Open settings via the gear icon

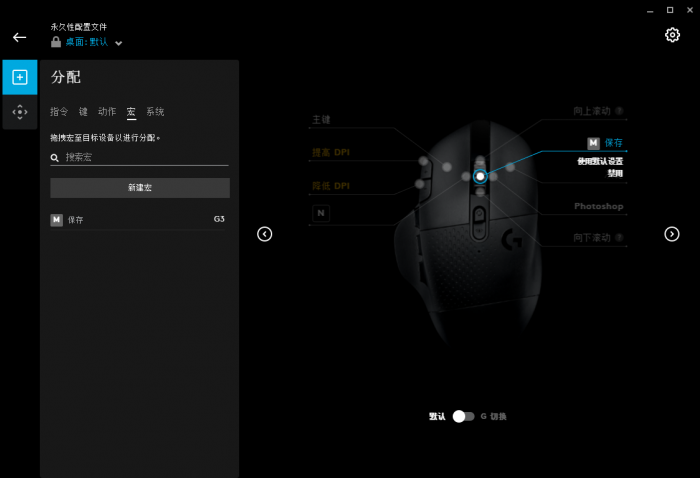672,35
